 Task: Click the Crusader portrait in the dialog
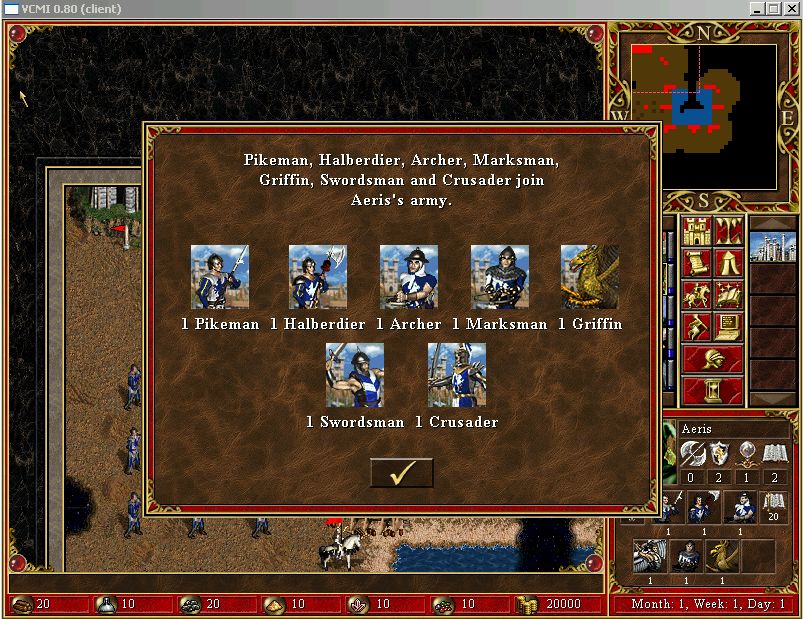457,375
